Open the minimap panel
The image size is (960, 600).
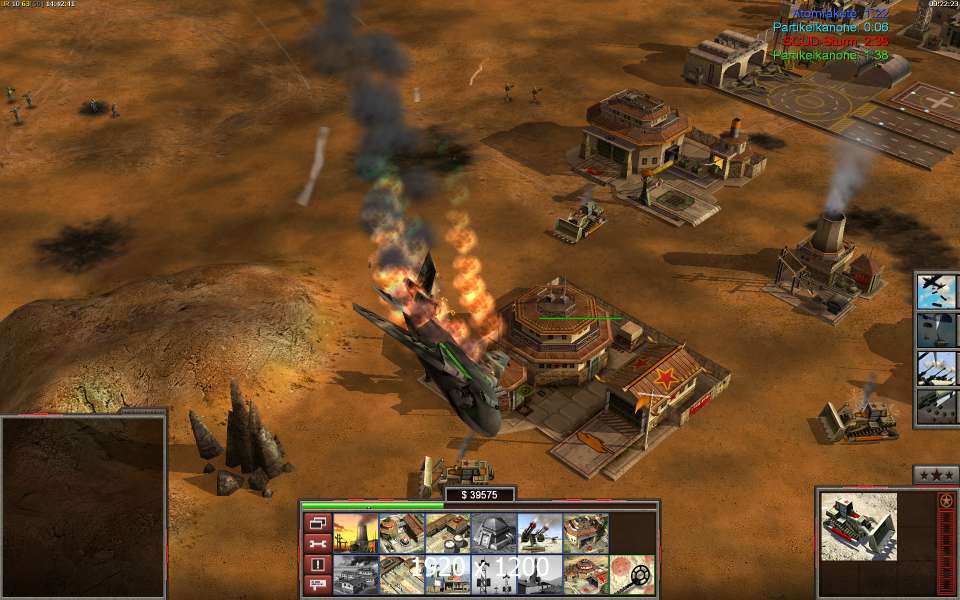(x=83, y=506)
